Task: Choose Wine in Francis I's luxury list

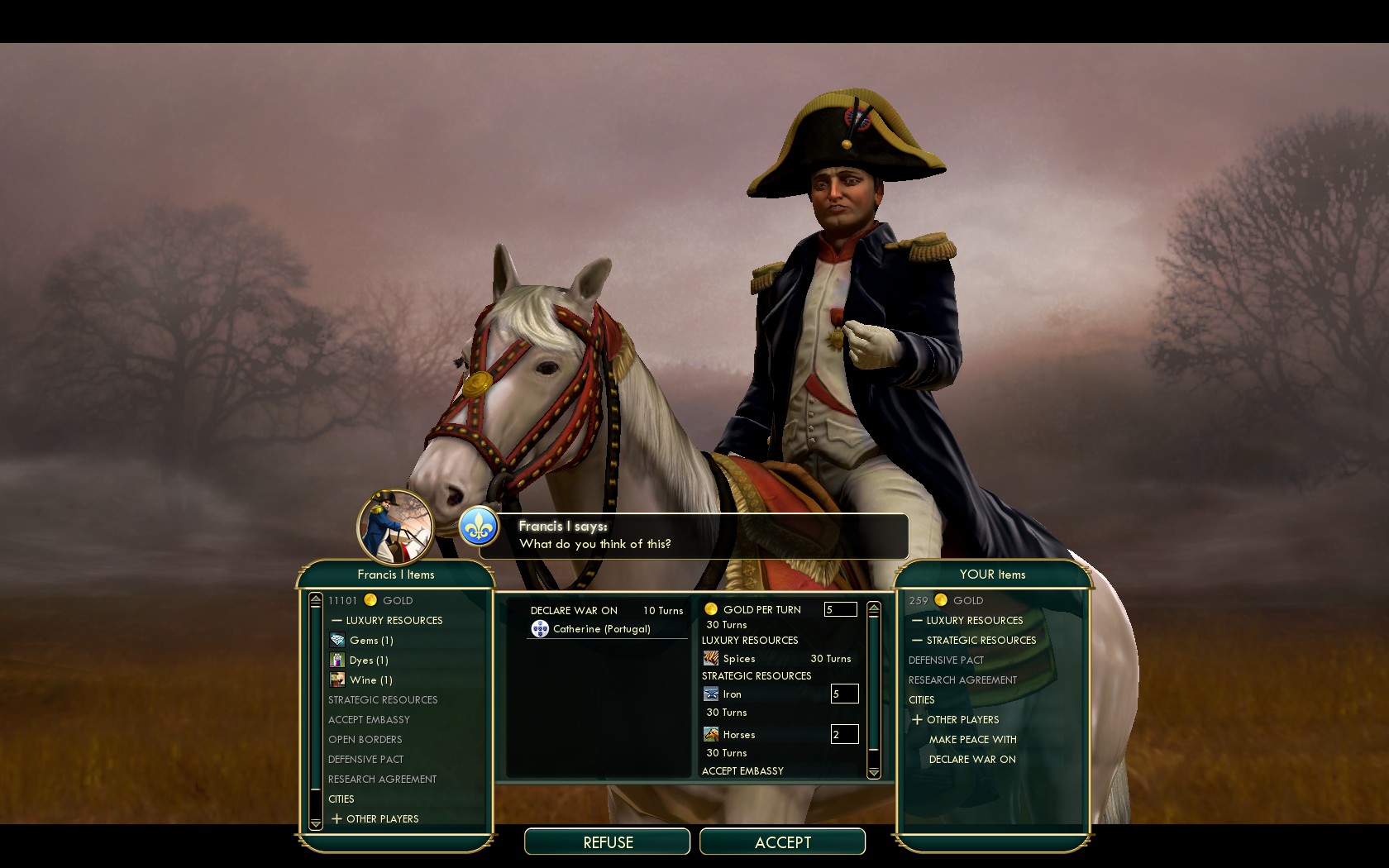Action: pos(370,680)
